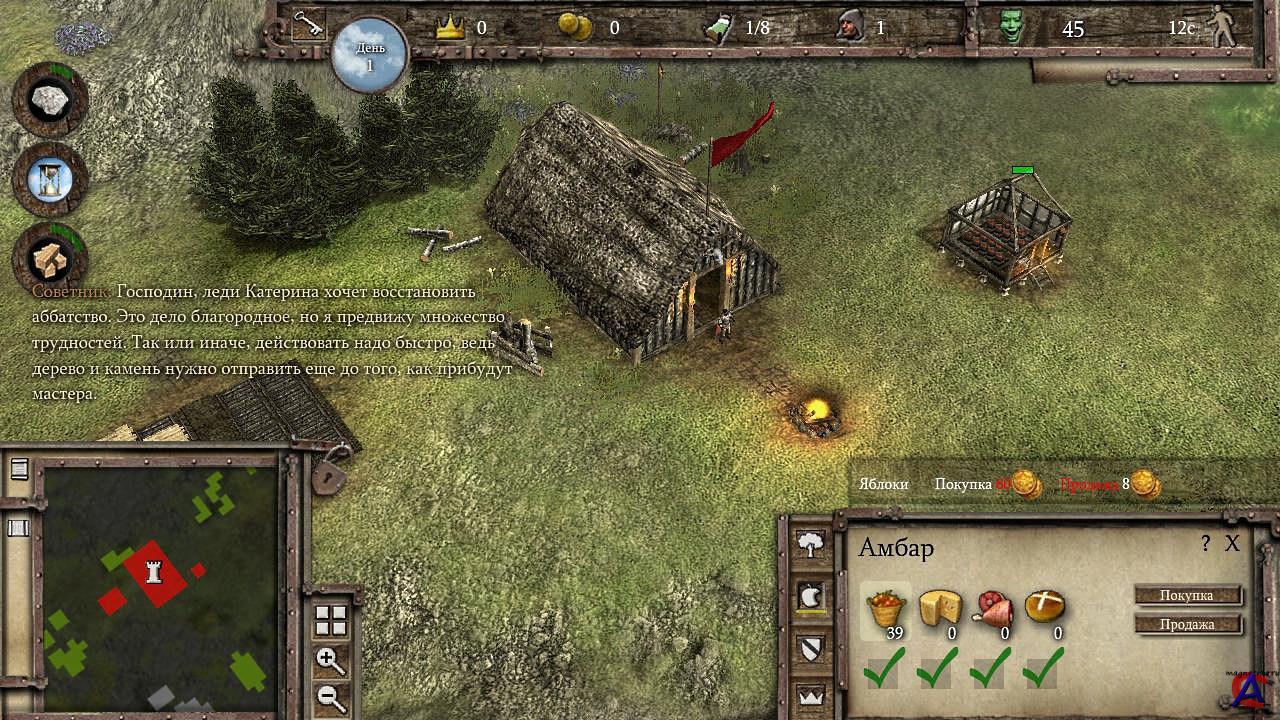Screen dimensions: 1280x720
Task: Open help for the Амбар panel
Action: [x=1206, y=544]
